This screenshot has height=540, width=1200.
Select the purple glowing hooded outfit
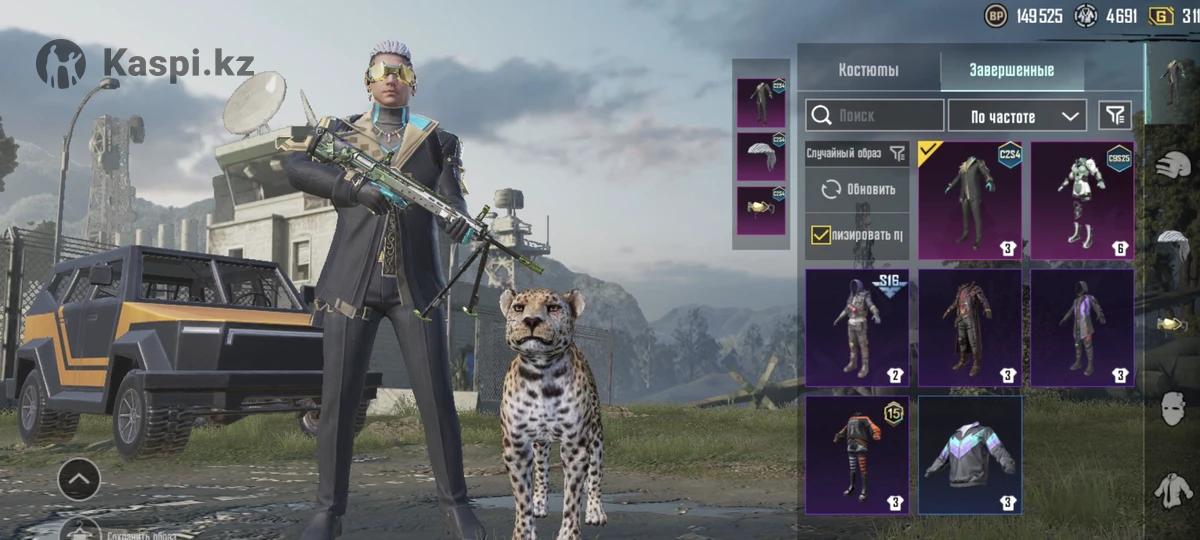(x=1082, y=327)
